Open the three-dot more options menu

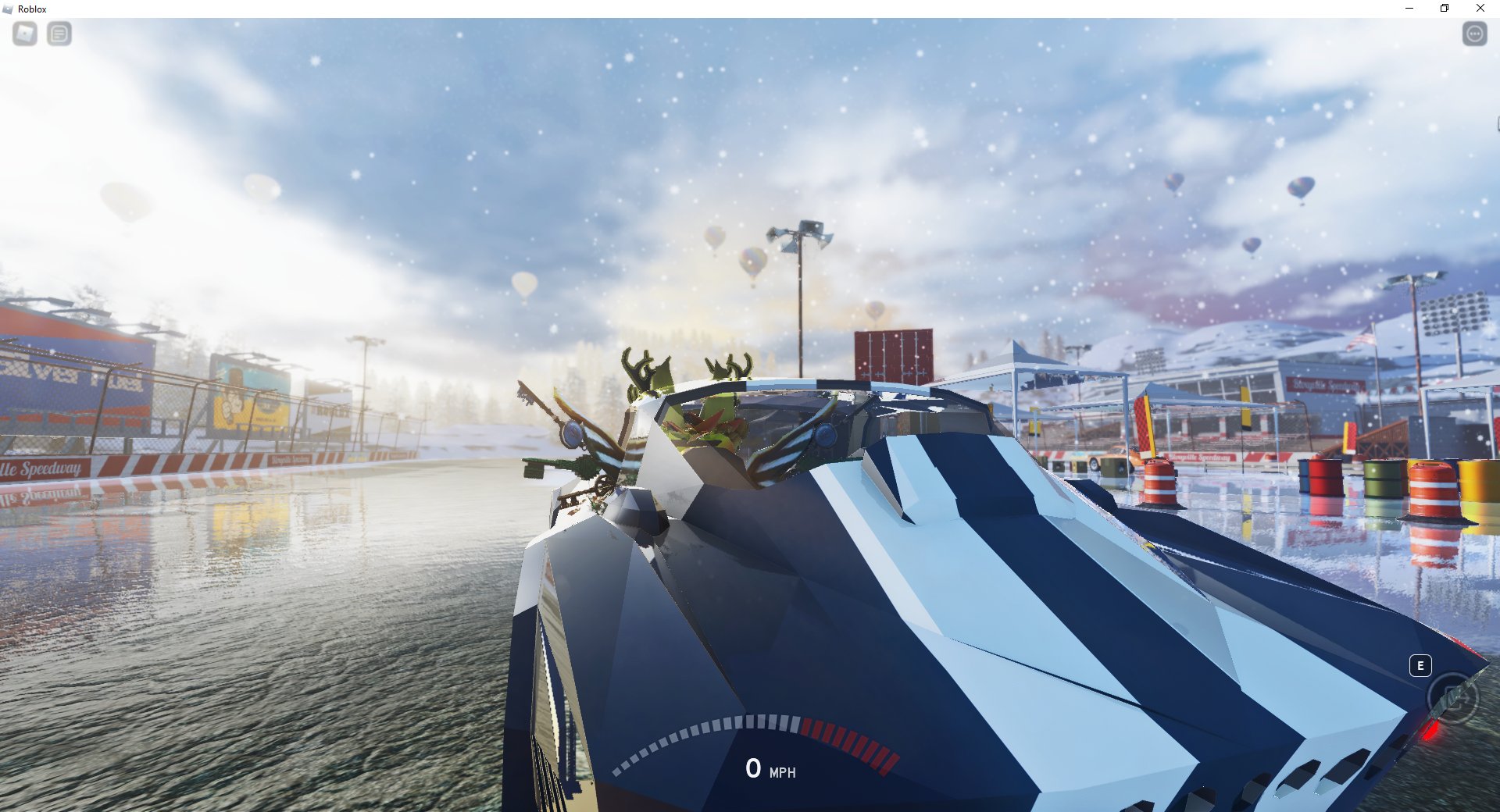coord(1474,34)
